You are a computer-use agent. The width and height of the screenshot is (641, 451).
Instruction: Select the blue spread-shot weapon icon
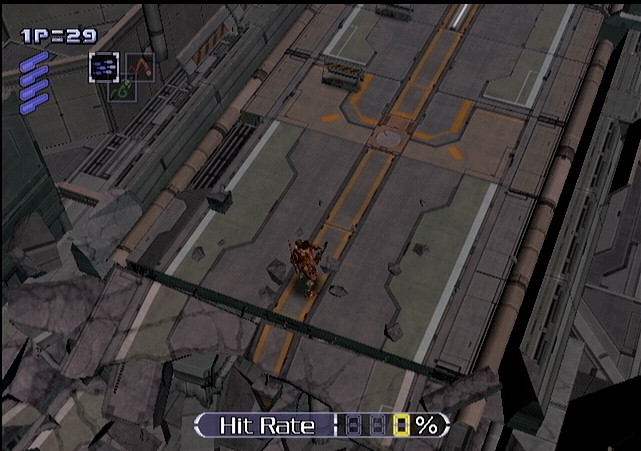click(104, 66)
